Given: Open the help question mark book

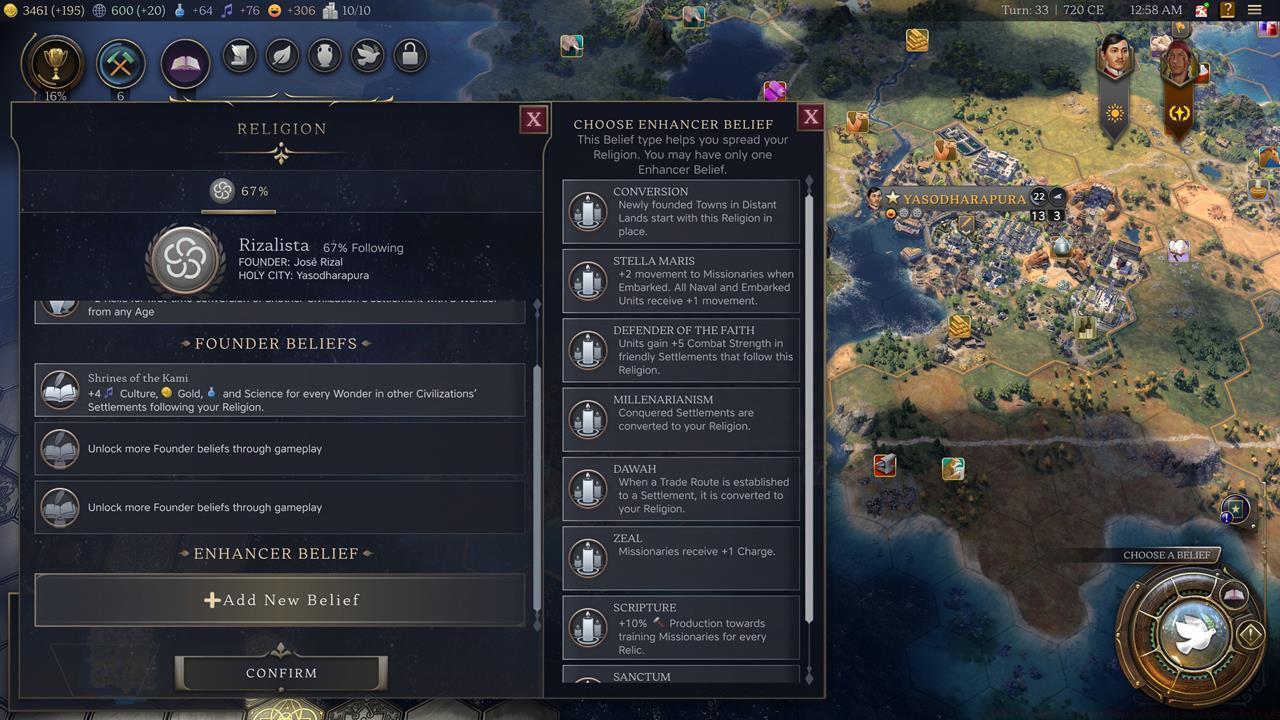Looking at the screenshot, I should pos(1227,10).
